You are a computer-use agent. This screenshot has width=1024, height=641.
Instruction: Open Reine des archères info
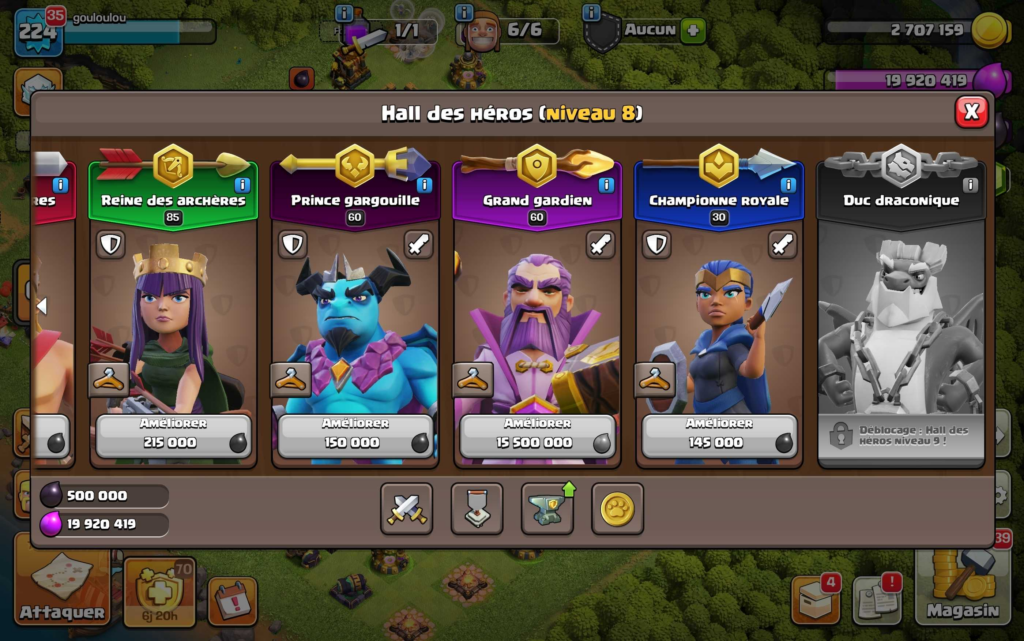click(242, 185)
